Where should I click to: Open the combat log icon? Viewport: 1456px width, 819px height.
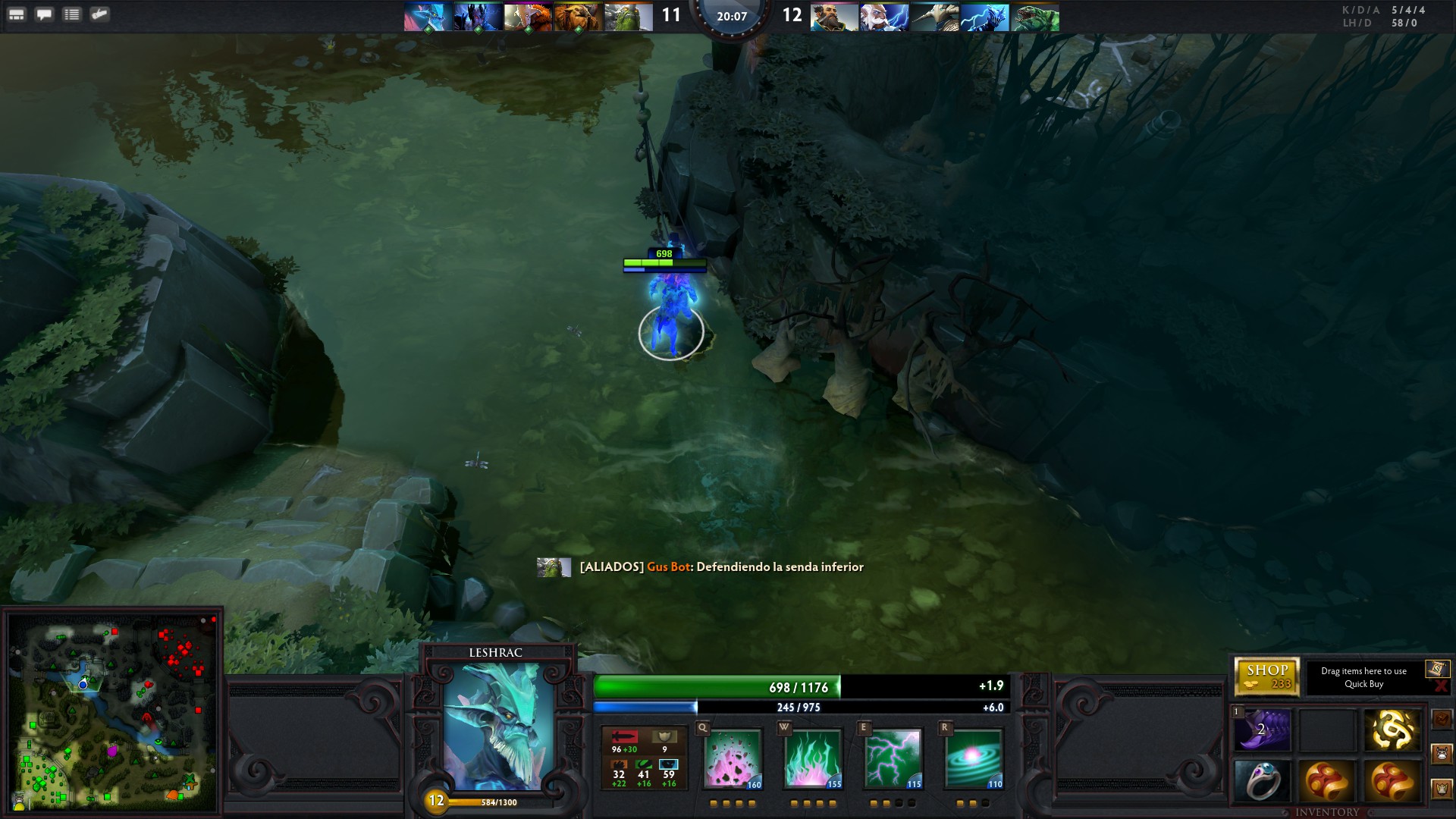pyautogui.click(x=99, y=14)
